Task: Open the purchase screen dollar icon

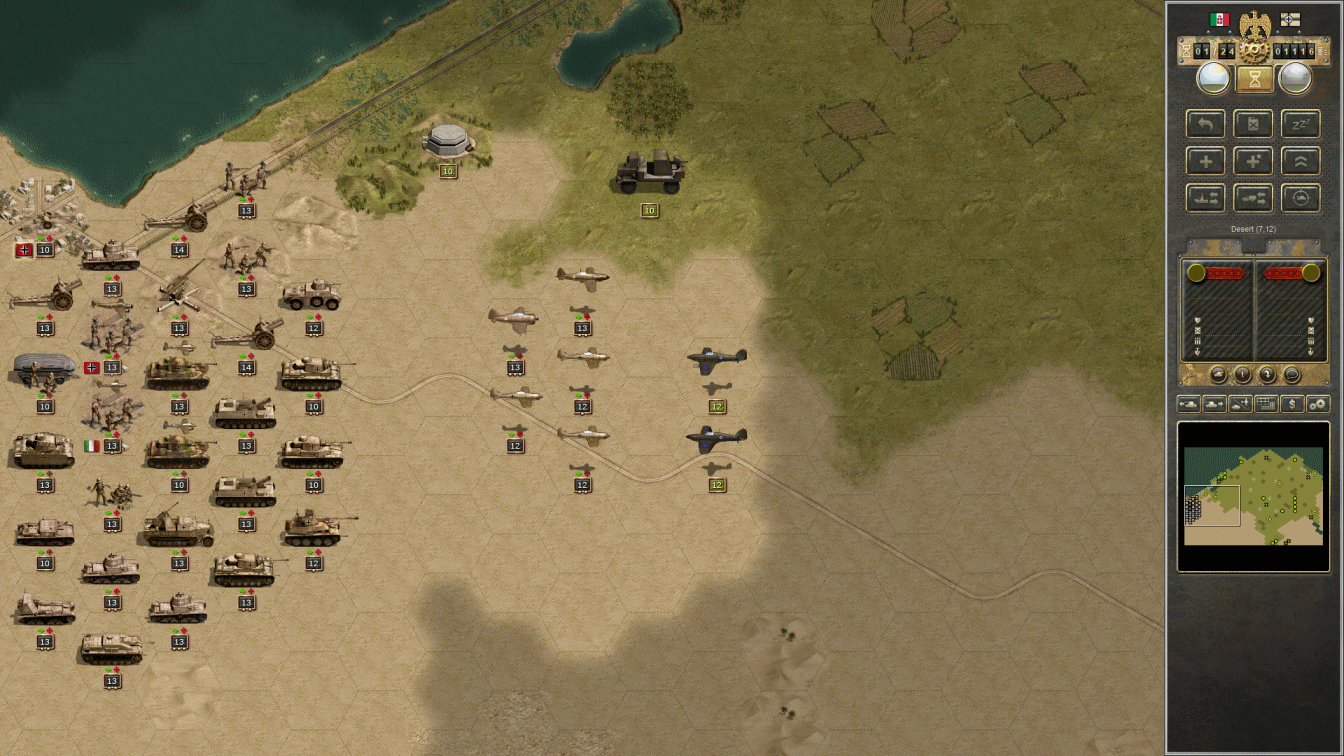Action: point(1292,405)
